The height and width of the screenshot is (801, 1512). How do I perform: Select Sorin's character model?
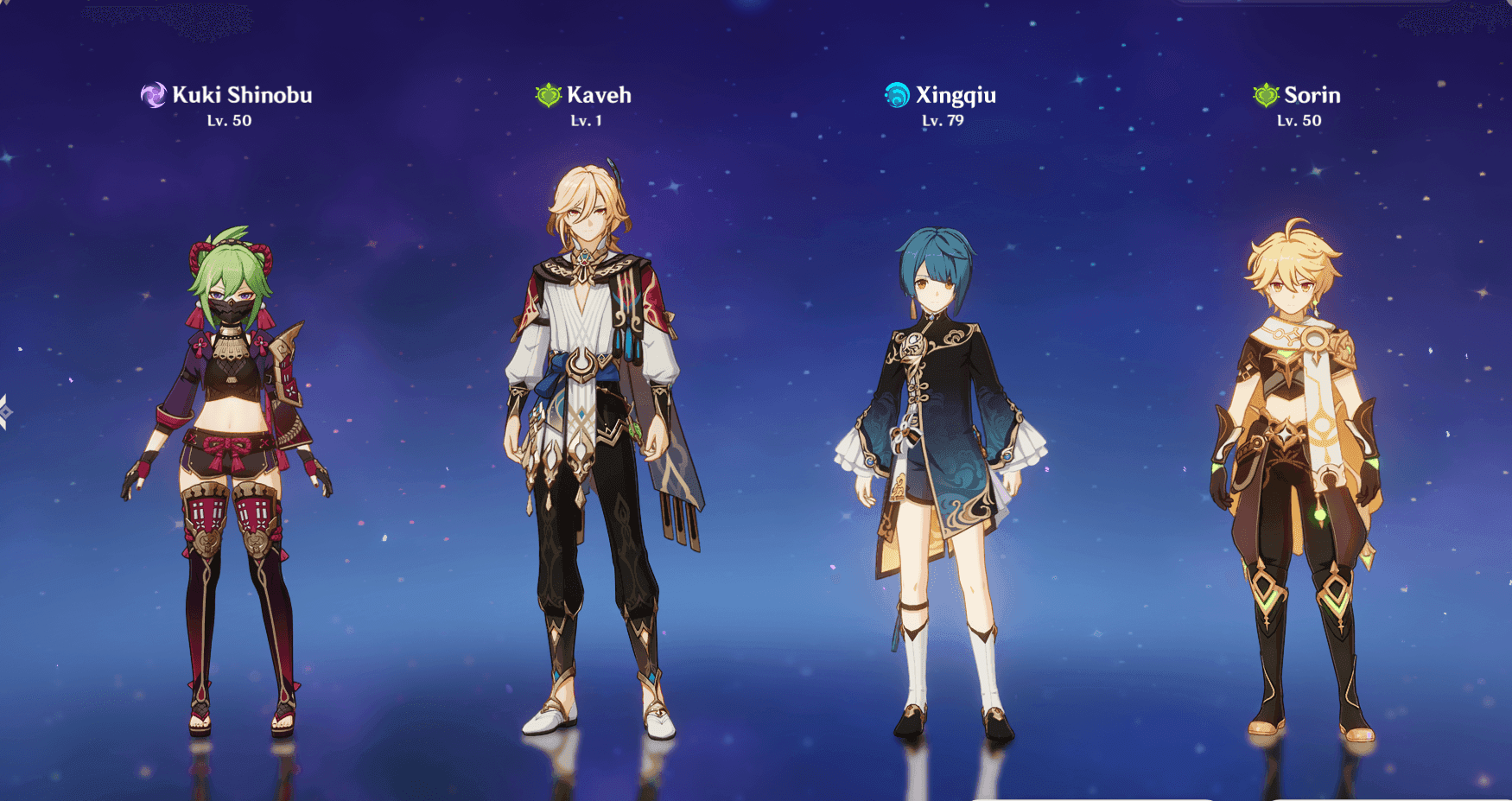pyautogui.click(x=1296, y=449)
